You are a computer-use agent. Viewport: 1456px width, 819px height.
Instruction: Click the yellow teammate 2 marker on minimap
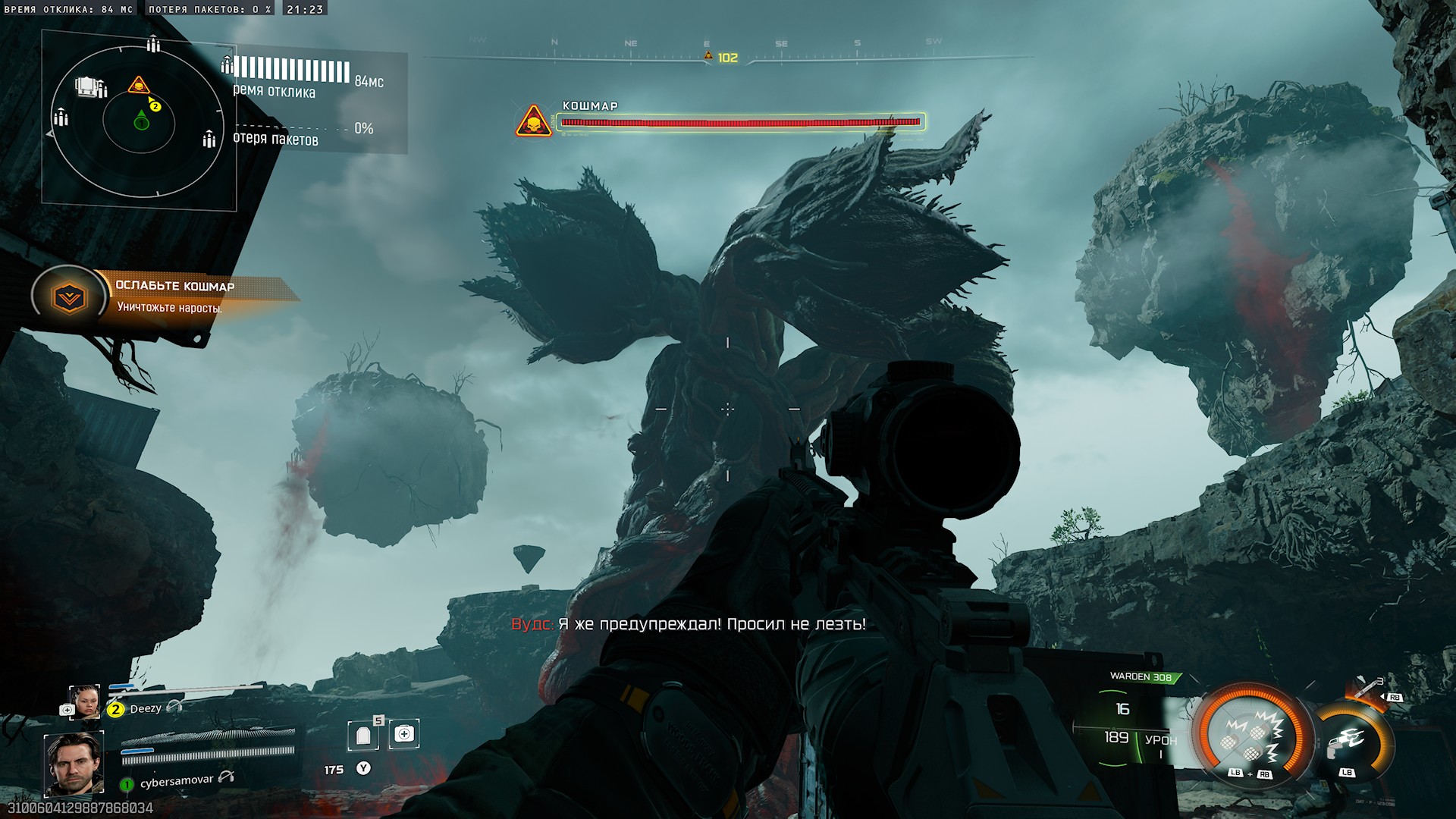155,106
